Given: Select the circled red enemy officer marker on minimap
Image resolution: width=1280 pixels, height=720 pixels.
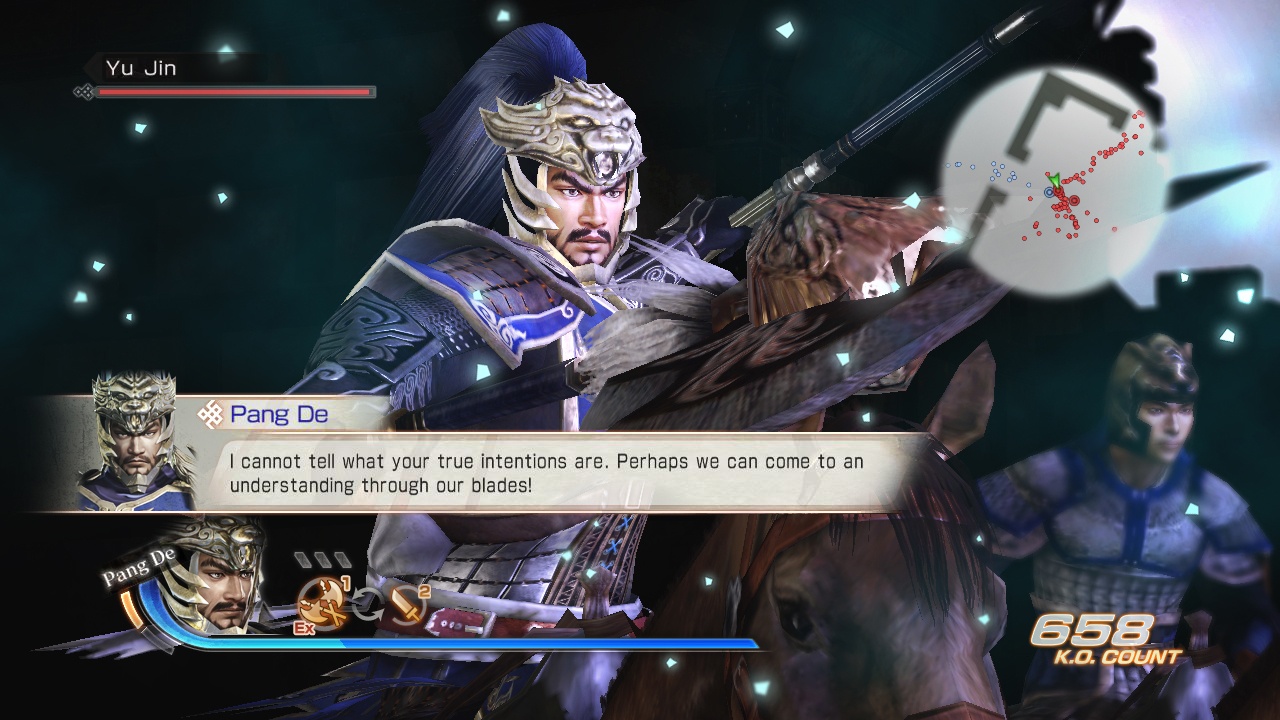Looking at the screenshot, I should pos(1074,199).
